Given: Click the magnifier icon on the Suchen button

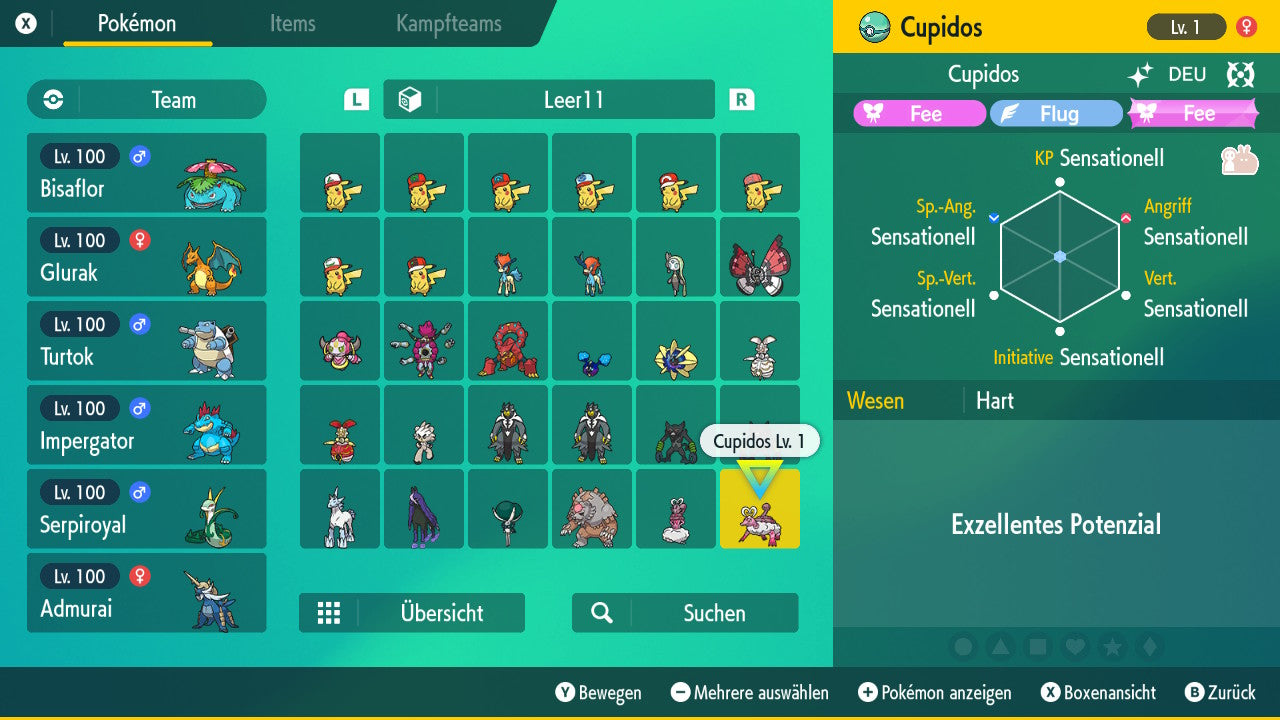Looking at the screenshot, I should click(601, 613).
